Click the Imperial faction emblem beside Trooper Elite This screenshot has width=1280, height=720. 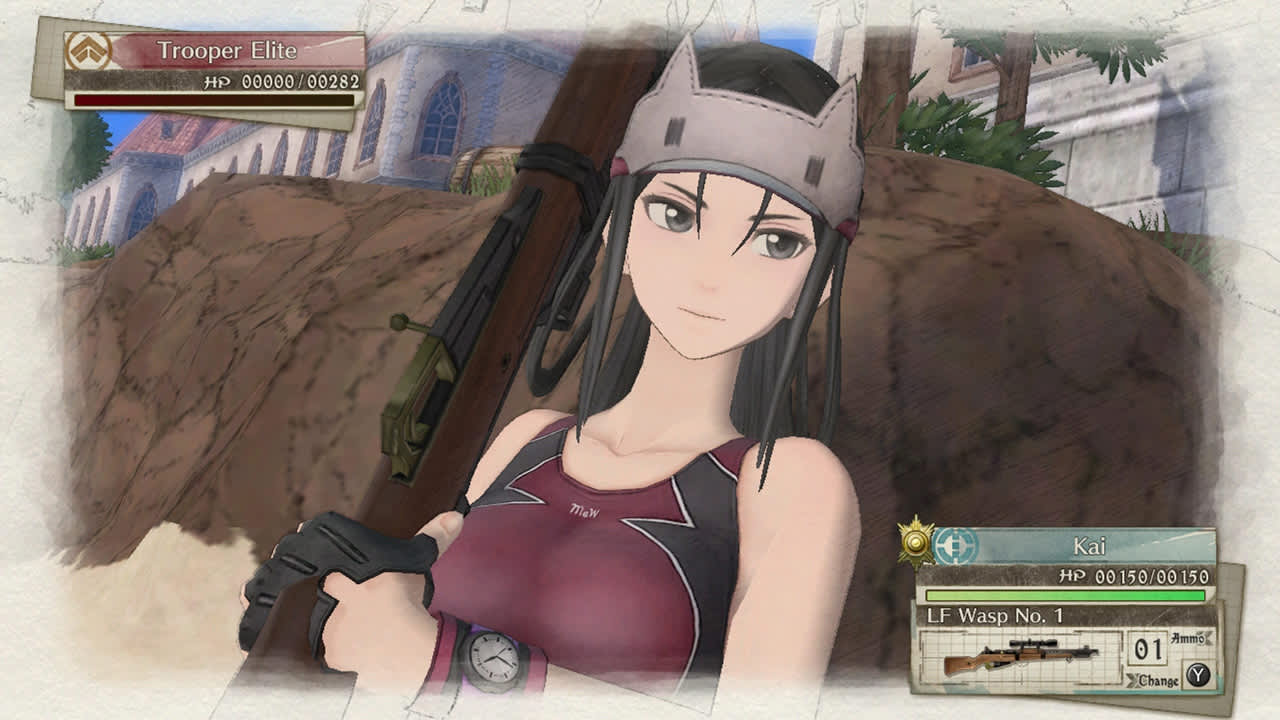89,48
